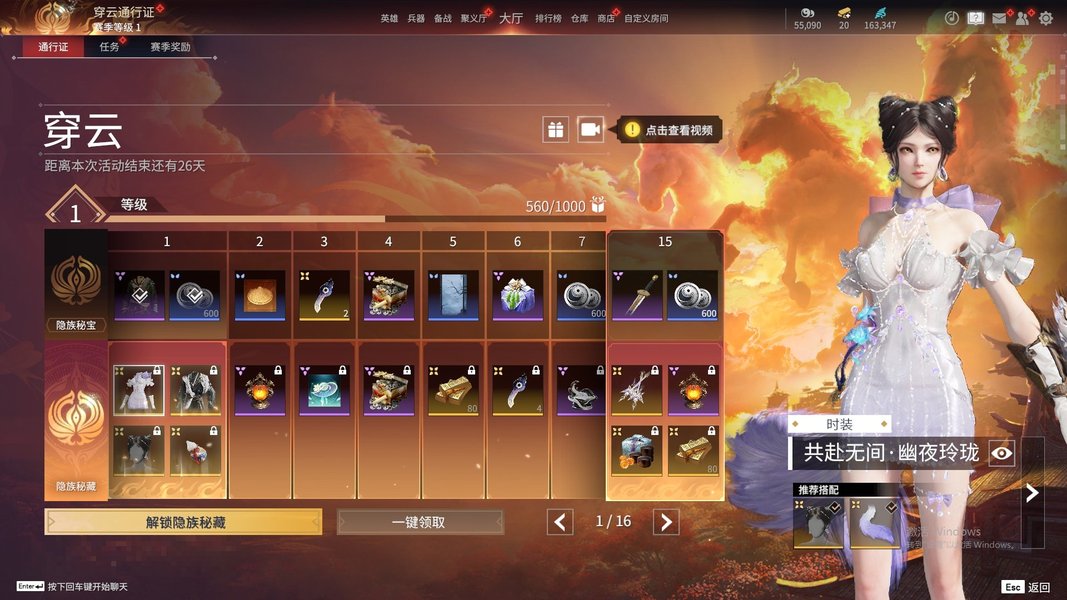1067x600 pixels.
Task: Open the gift box button beside title
Action: pos(555,129)
